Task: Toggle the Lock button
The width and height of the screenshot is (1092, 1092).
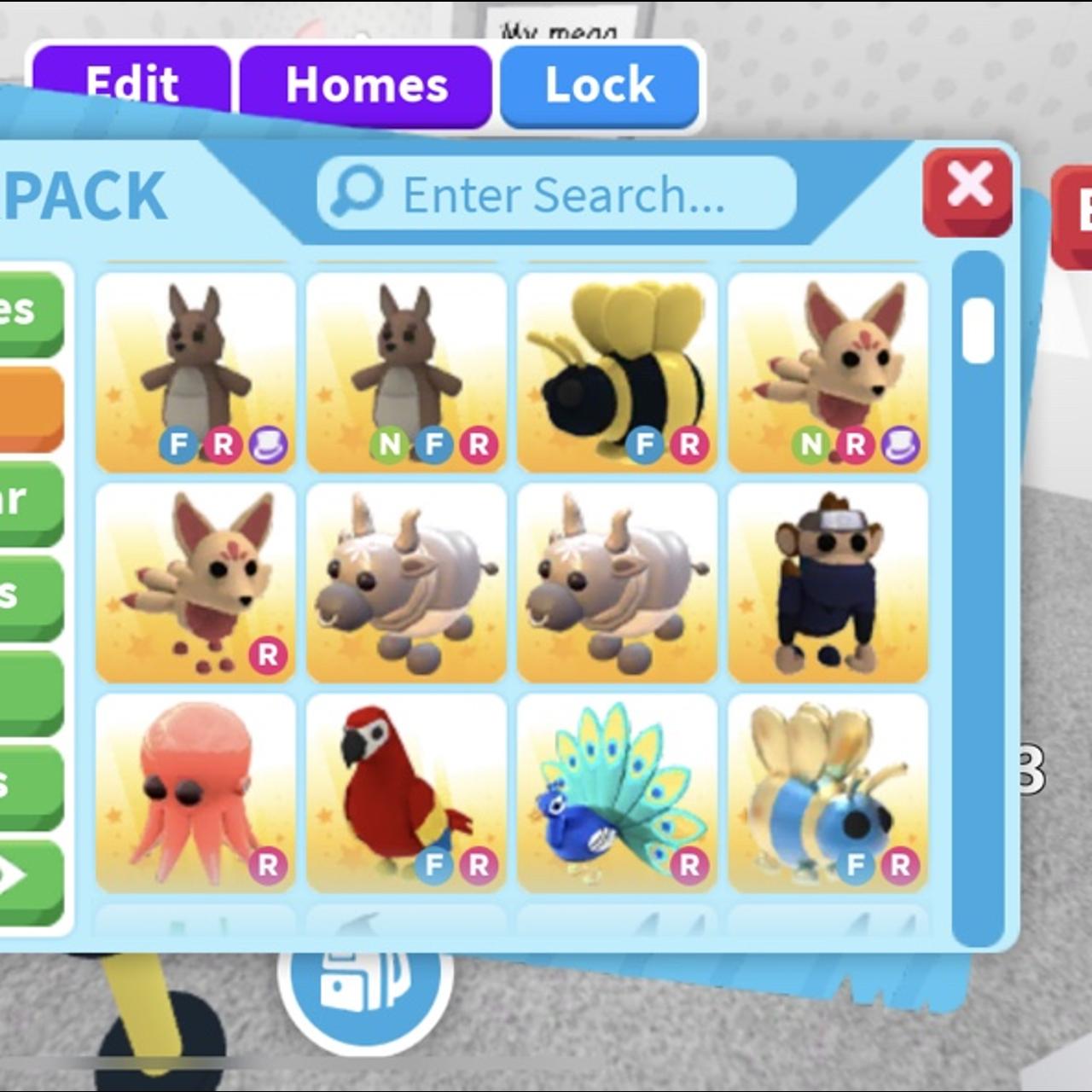Action: 600,85
